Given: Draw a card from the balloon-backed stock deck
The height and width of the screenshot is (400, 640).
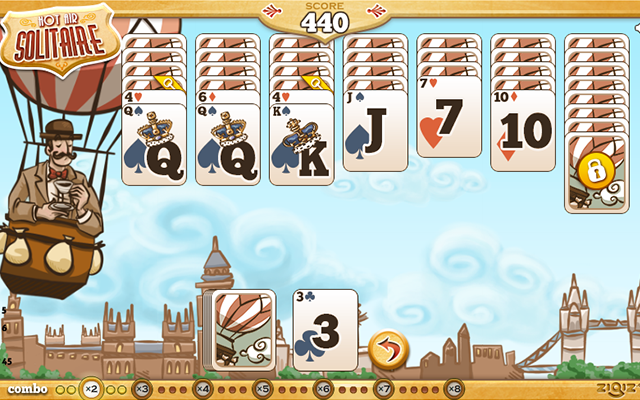Looking at the screenshot, I should click(240, 328).
